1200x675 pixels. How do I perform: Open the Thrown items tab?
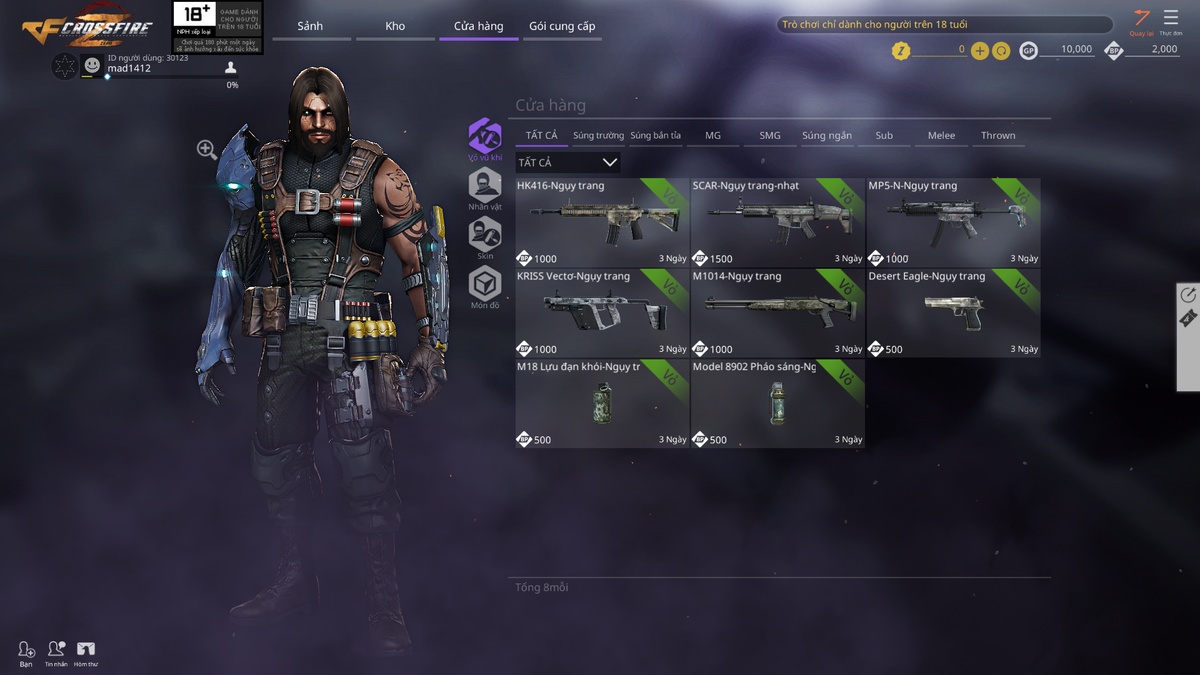click(998, 135)
